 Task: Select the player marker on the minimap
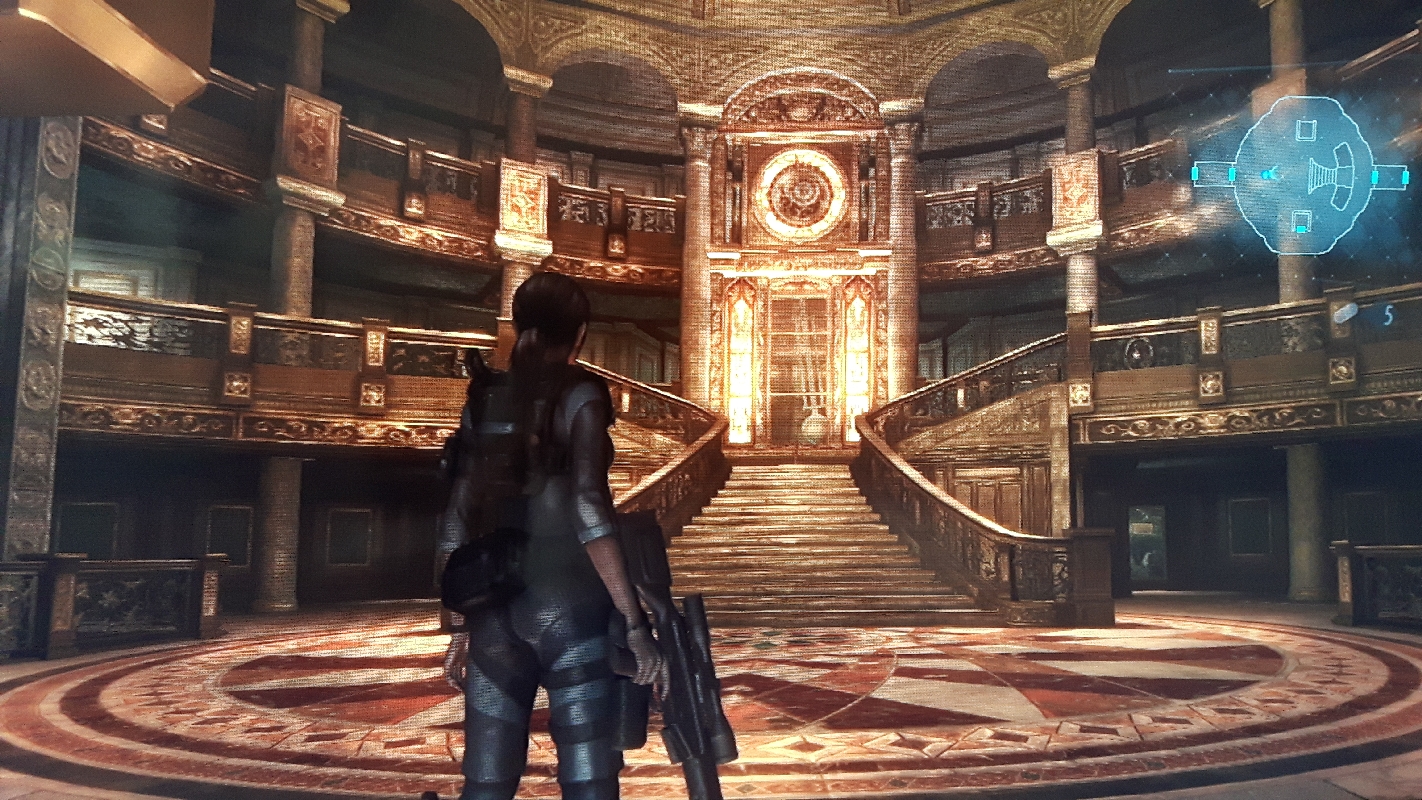click(x=1268, y=175)
